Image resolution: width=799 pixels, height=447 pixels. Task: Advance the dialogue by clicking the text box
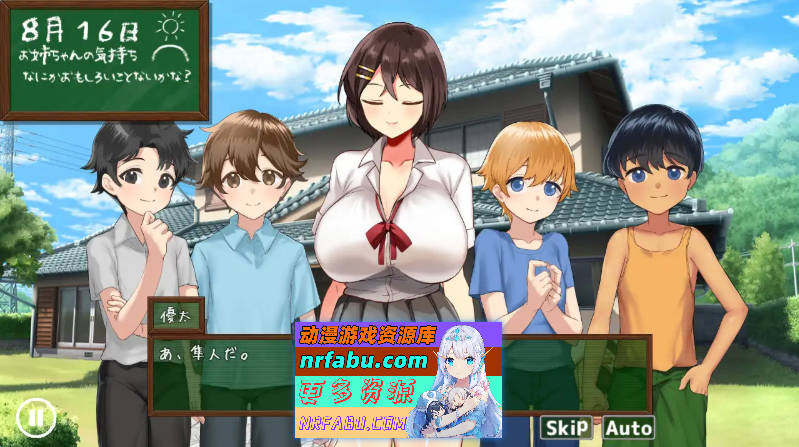coord(220,375)
